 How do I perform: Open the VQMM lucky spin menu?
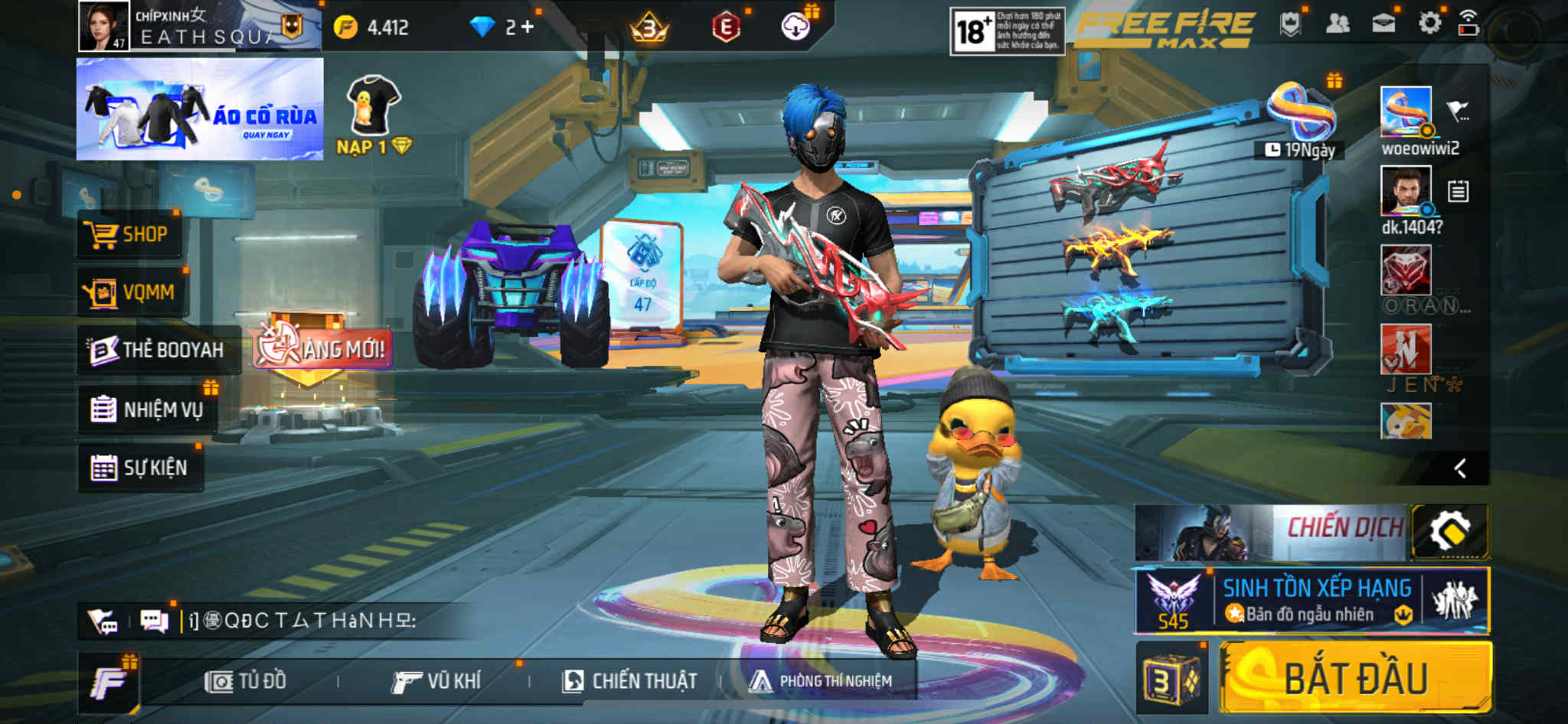tap(131, 292)
